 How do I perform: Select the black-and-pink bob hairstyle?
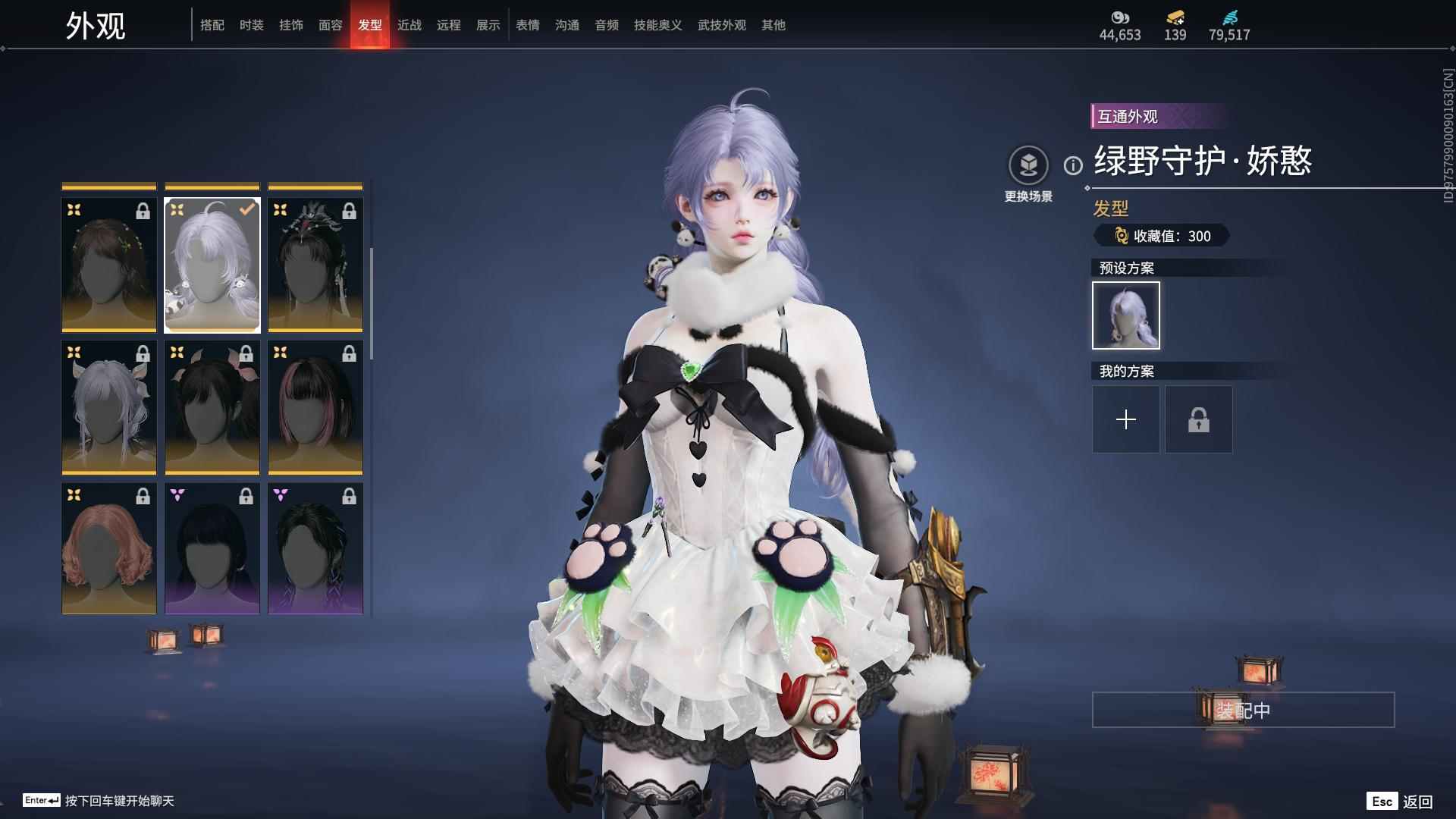(x=315, y=407)
